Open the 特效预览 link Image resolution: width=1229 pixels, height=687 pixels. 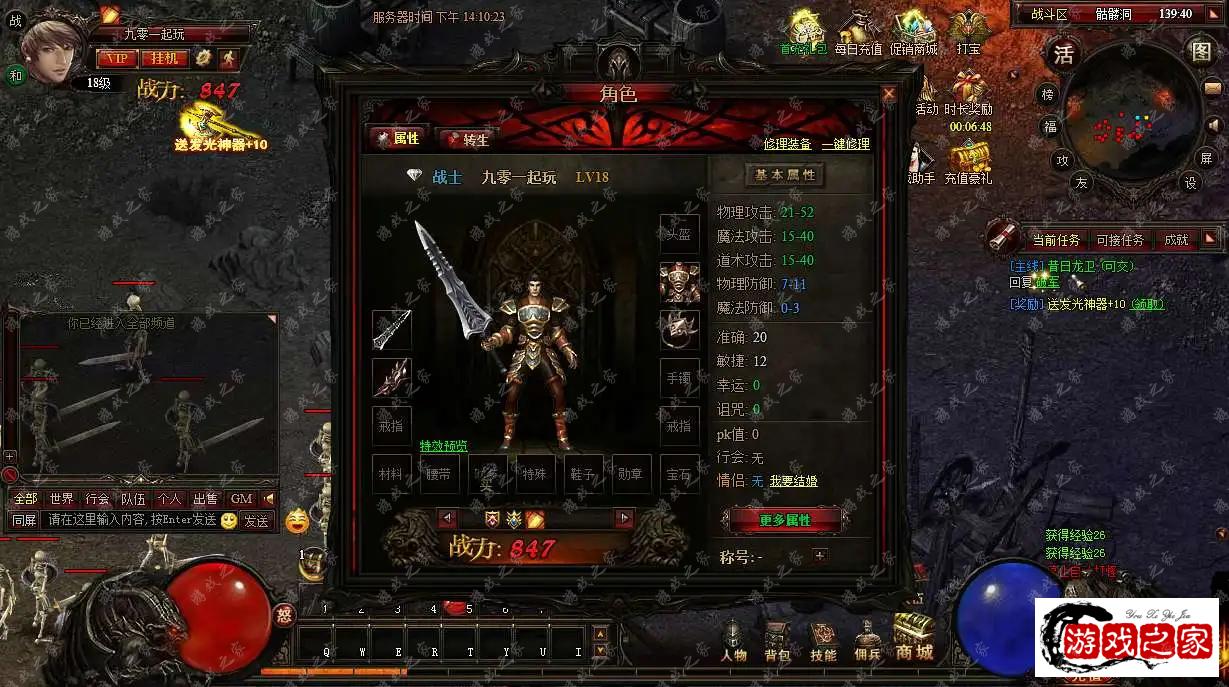(443, 446)
